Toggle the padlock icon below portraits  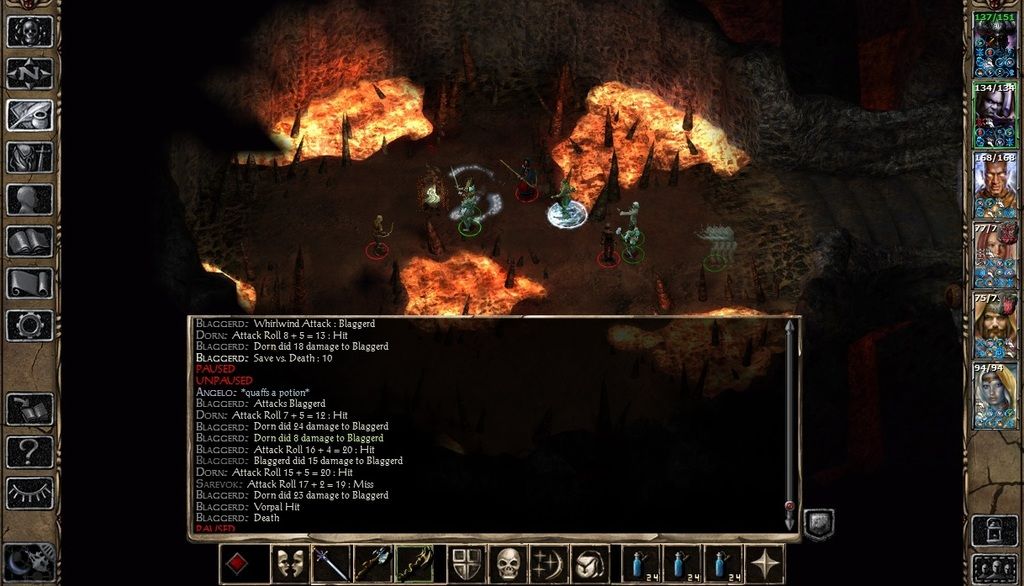994,529
